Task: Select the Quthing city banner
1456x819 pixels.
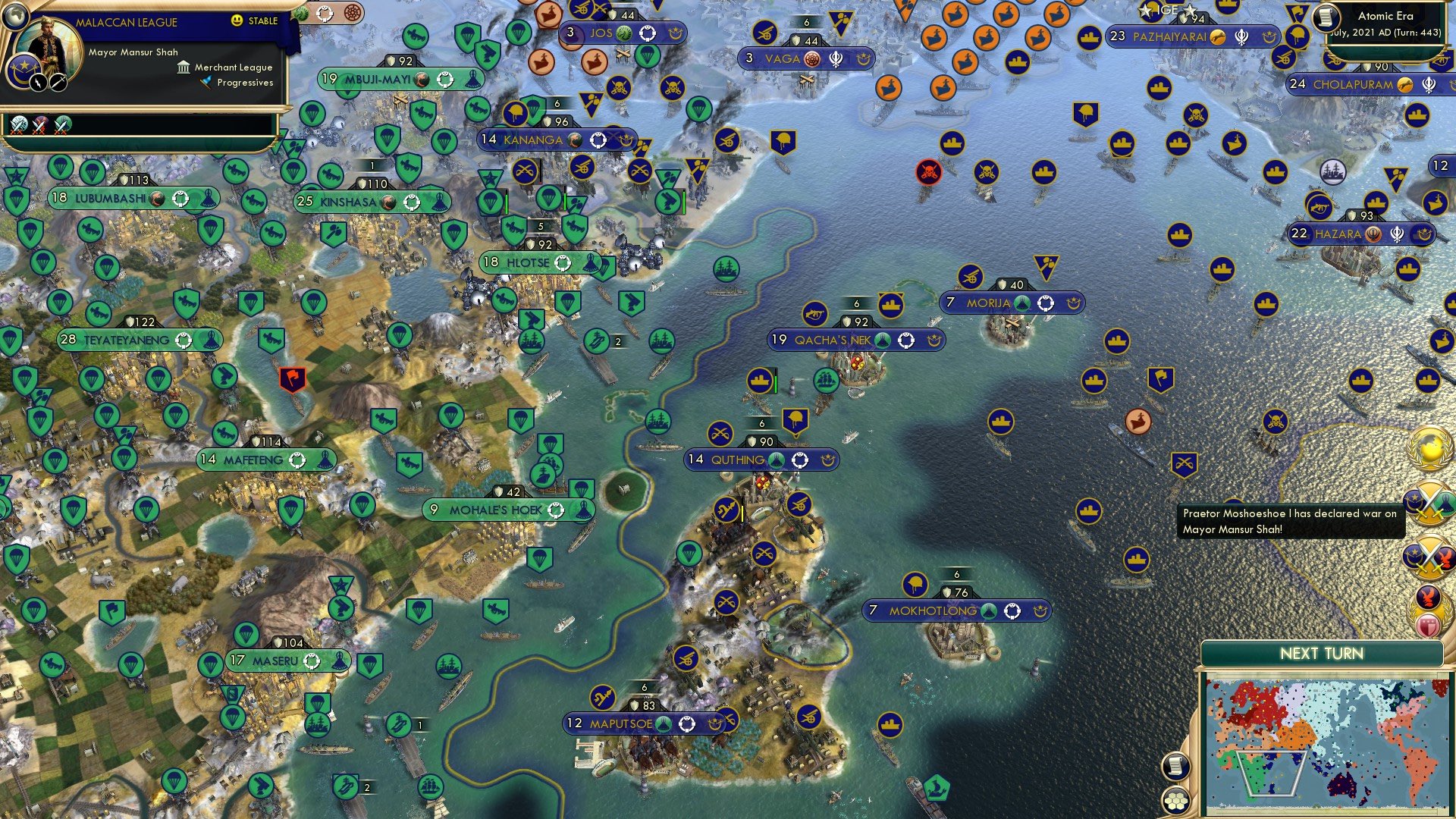Action: click(x=758, y=459)
